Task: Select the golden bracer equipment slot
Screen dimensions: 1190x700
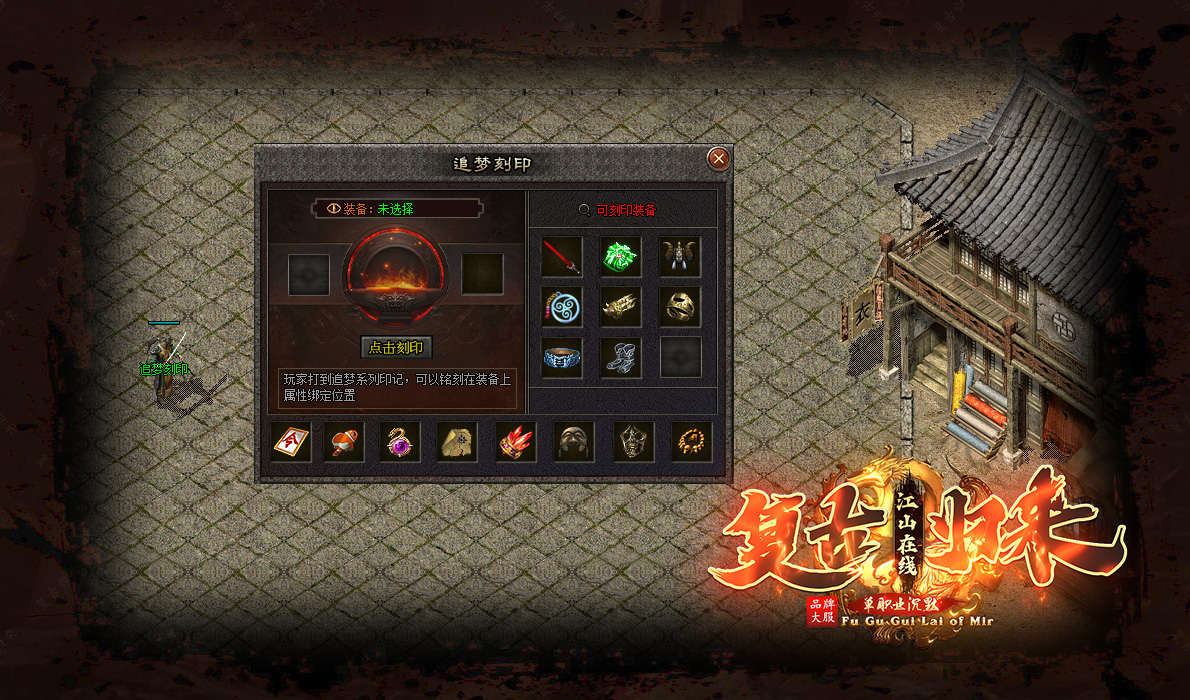Action: 621,307
